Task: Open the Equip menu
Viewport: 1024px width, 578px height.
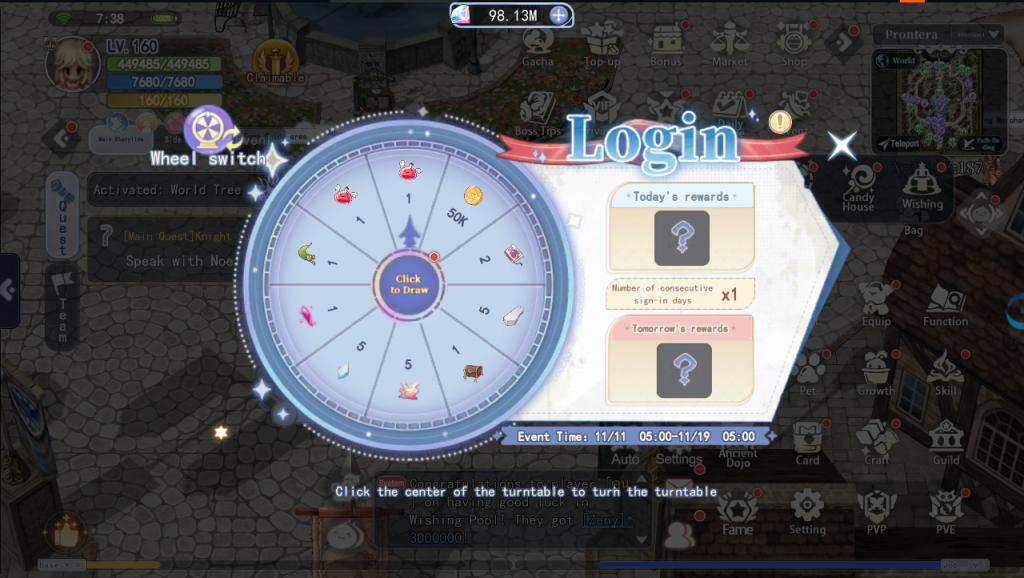Action: [876, 302]
